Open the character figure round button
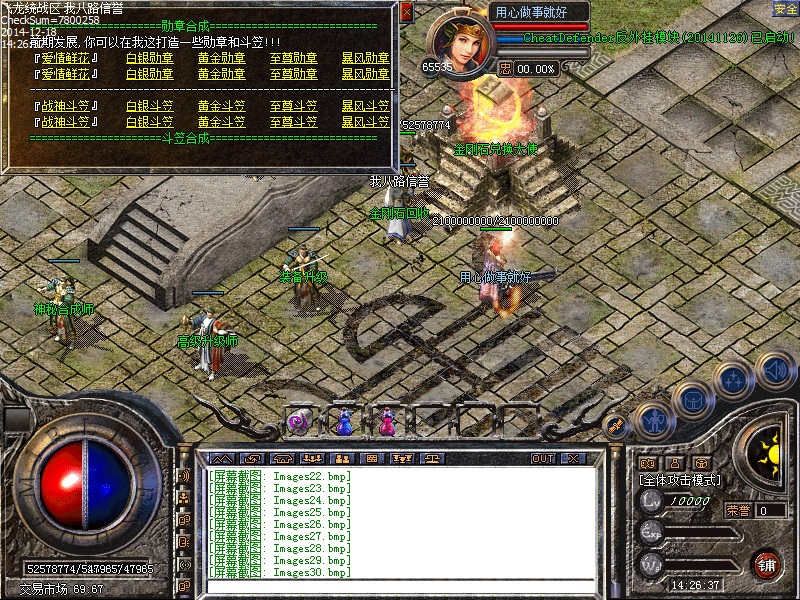Viewport: 800px width, 600px height. point(652,420)
